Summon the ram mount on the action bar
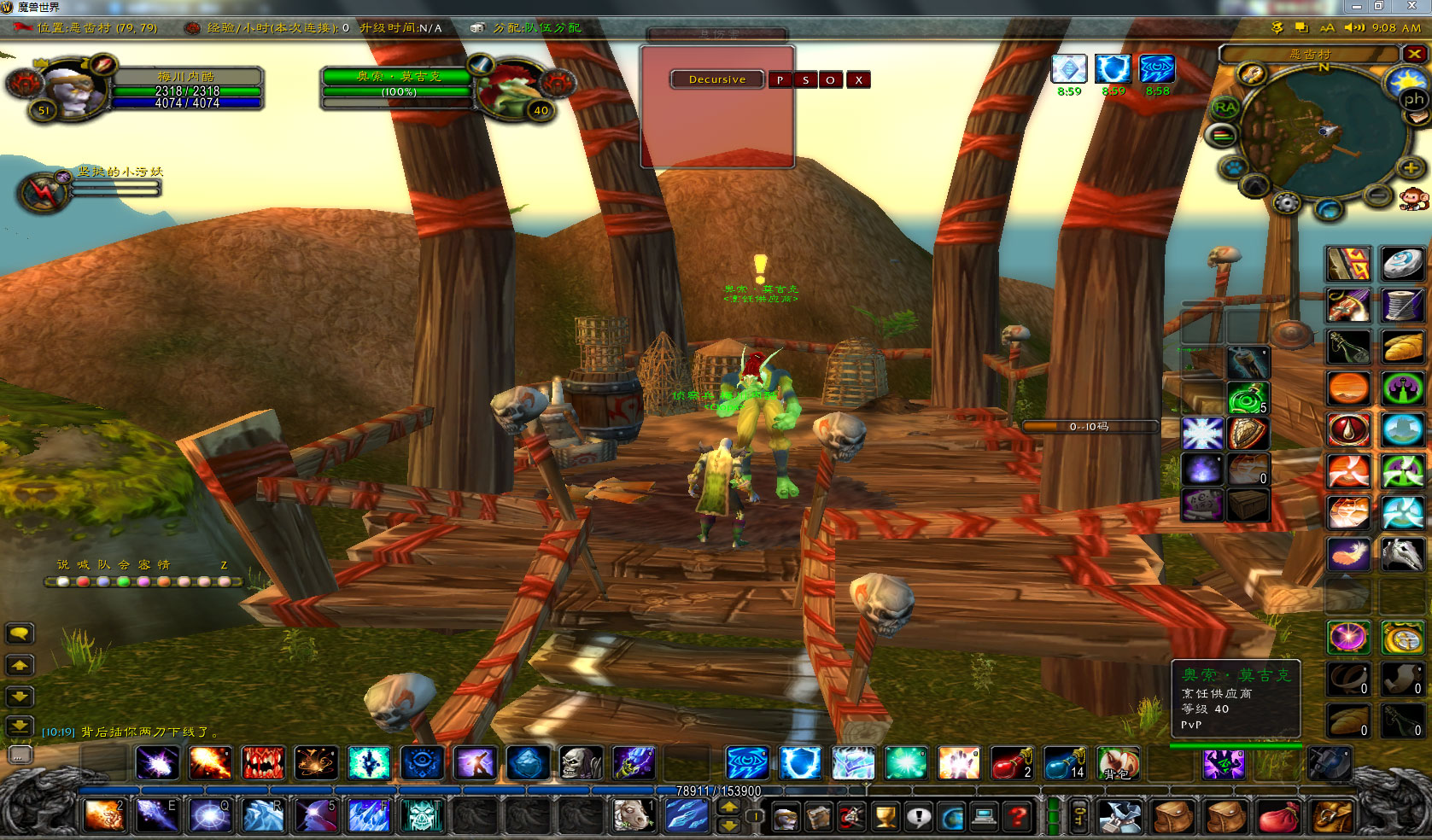Screen dimensions: 1432x840 point(633,816)
